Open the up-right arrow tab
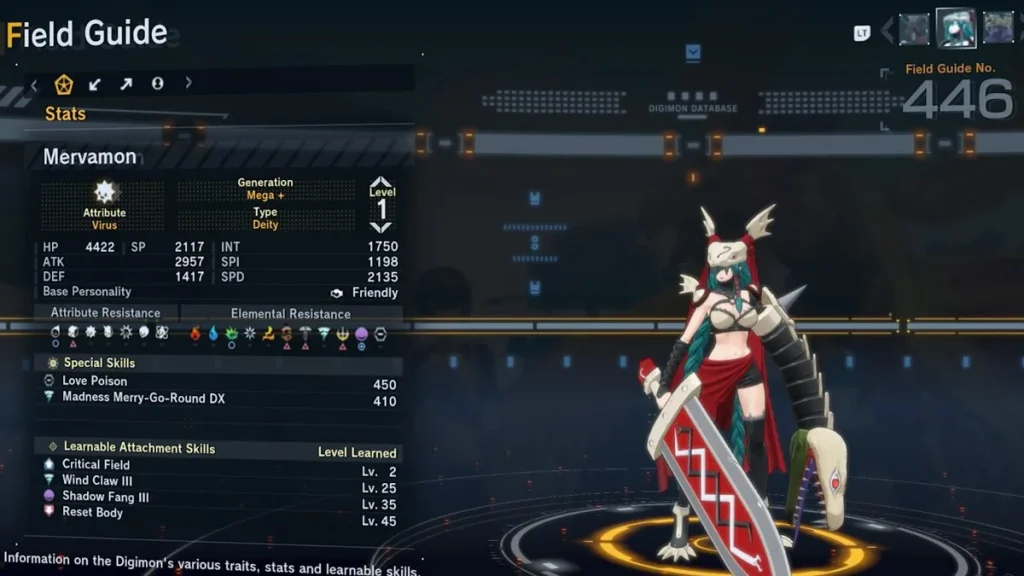The width and height of the screenshot is (1024, 576). tap(126, 84)
